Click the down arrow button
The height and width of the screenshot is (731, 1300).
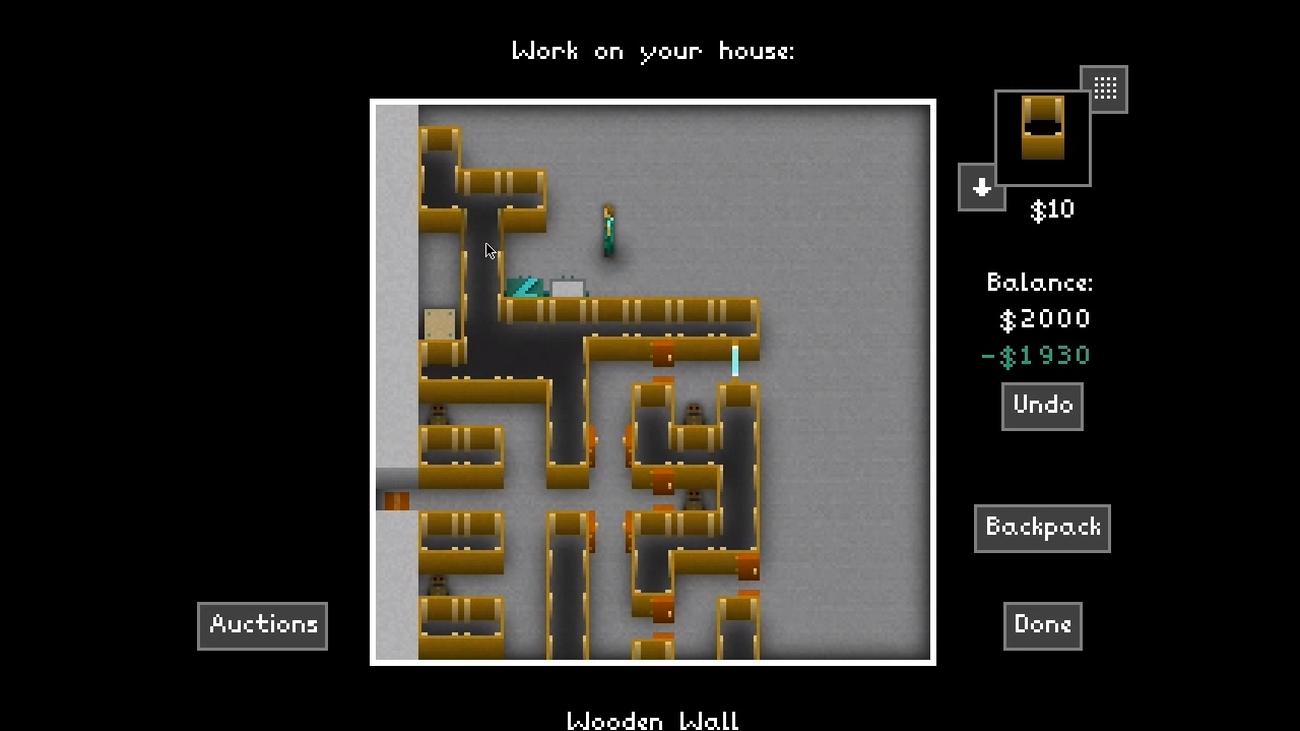[981, 188]
